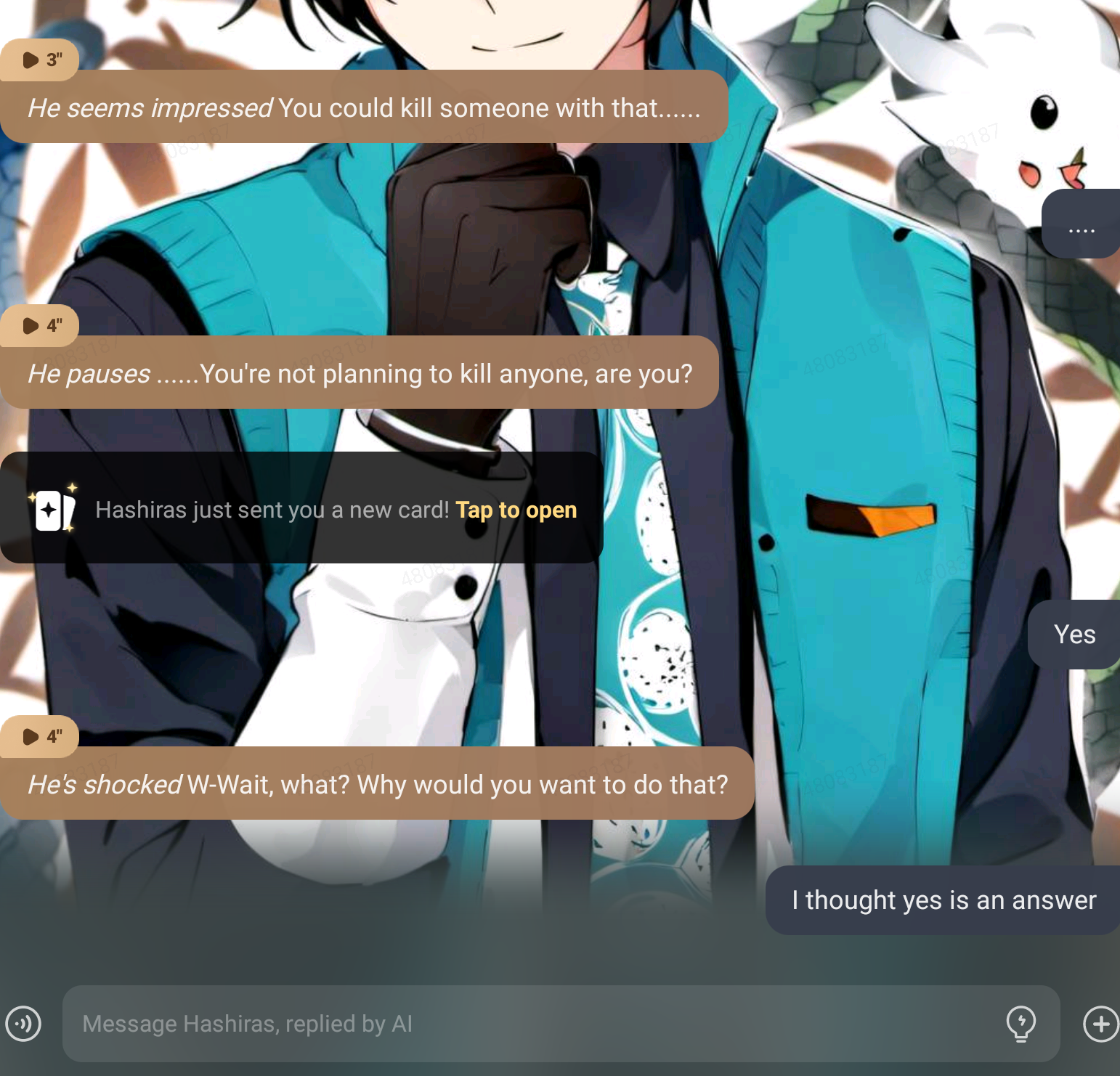Select the "I thought yes is an answer" message
Image resolution: width=1120 pixels, height=1076 pixels.
[943, 900]
